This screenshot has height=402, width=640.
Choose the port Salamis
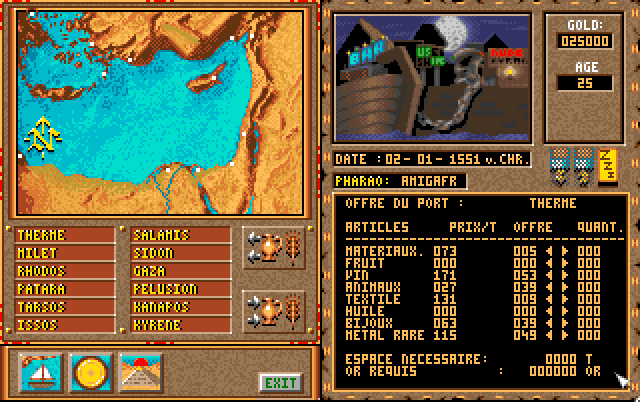click(x=181, y=235)
